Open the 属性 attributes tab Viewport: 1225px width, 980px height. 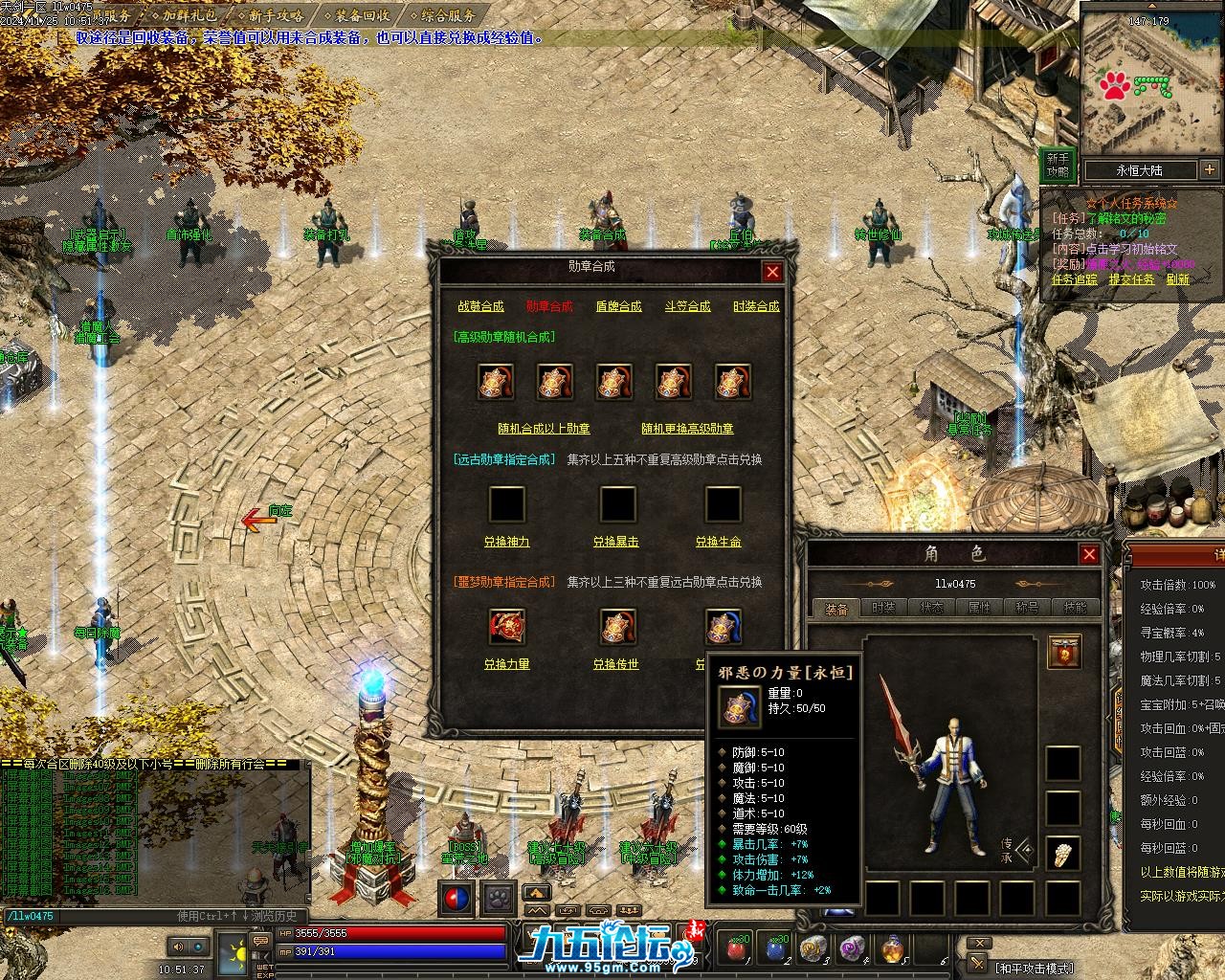click(979, 608)
